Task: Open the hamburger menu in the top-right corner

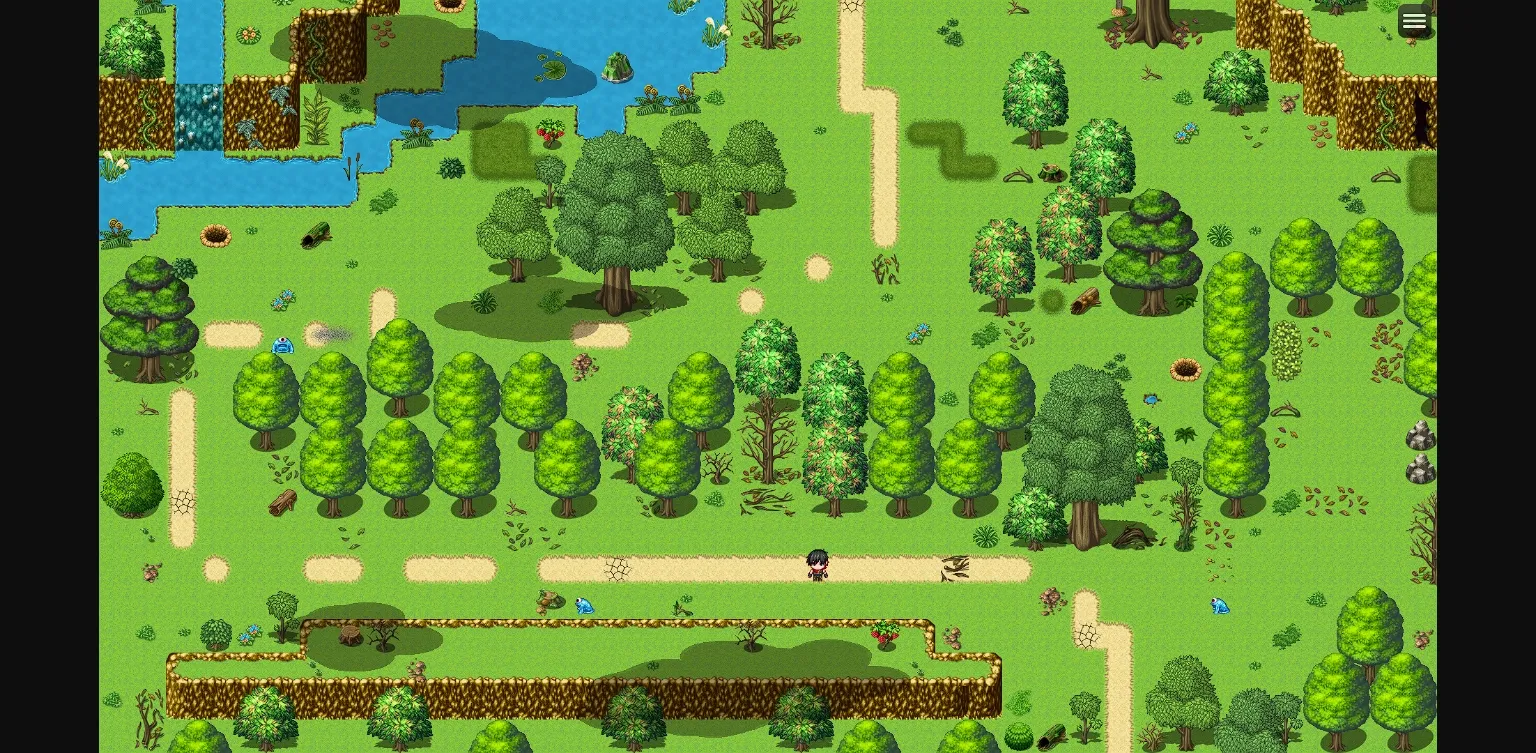Action: [x=1414, y=20]
